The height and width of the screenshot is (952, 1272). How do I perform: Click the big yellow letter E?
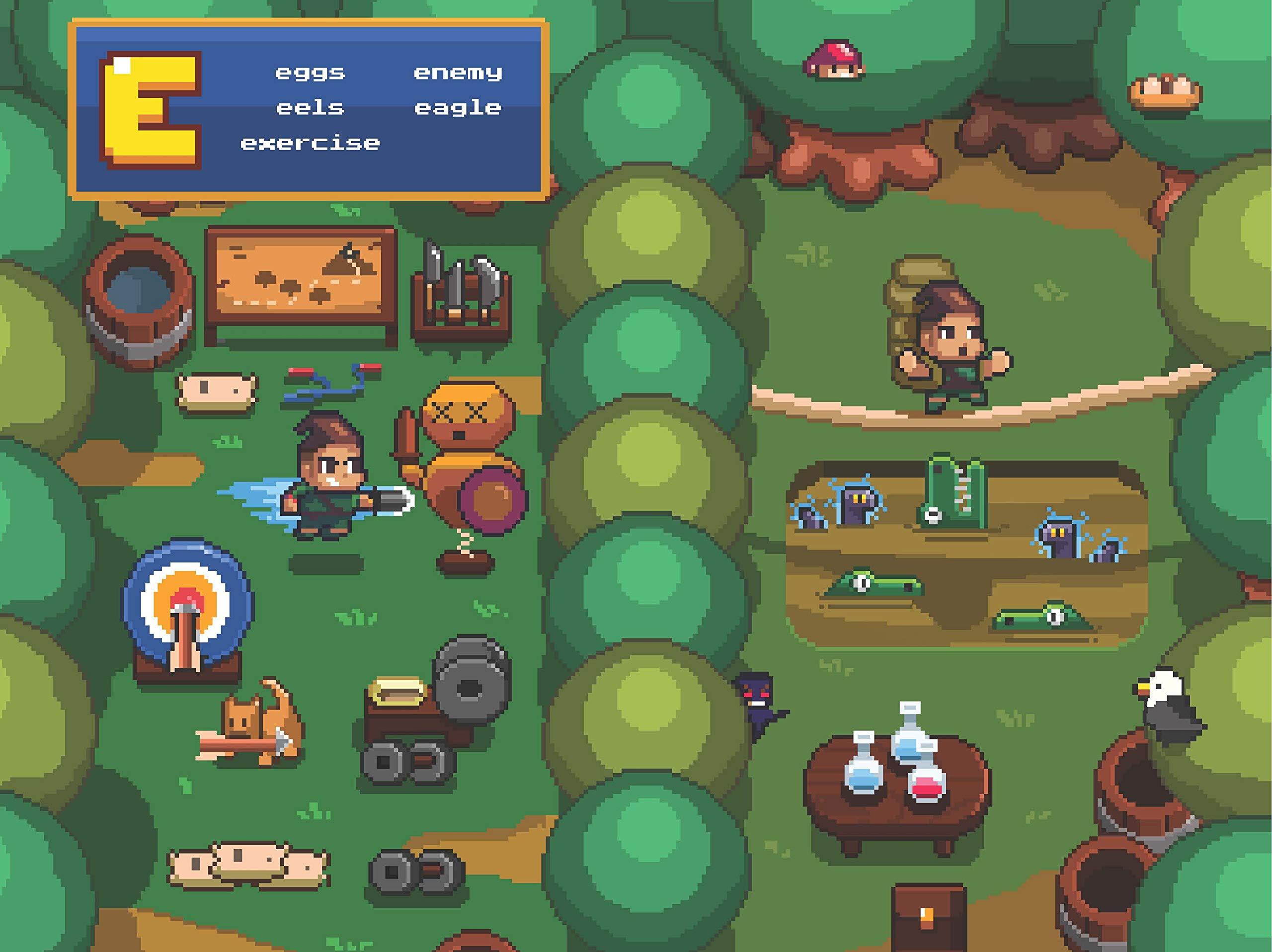coord(151,110)
